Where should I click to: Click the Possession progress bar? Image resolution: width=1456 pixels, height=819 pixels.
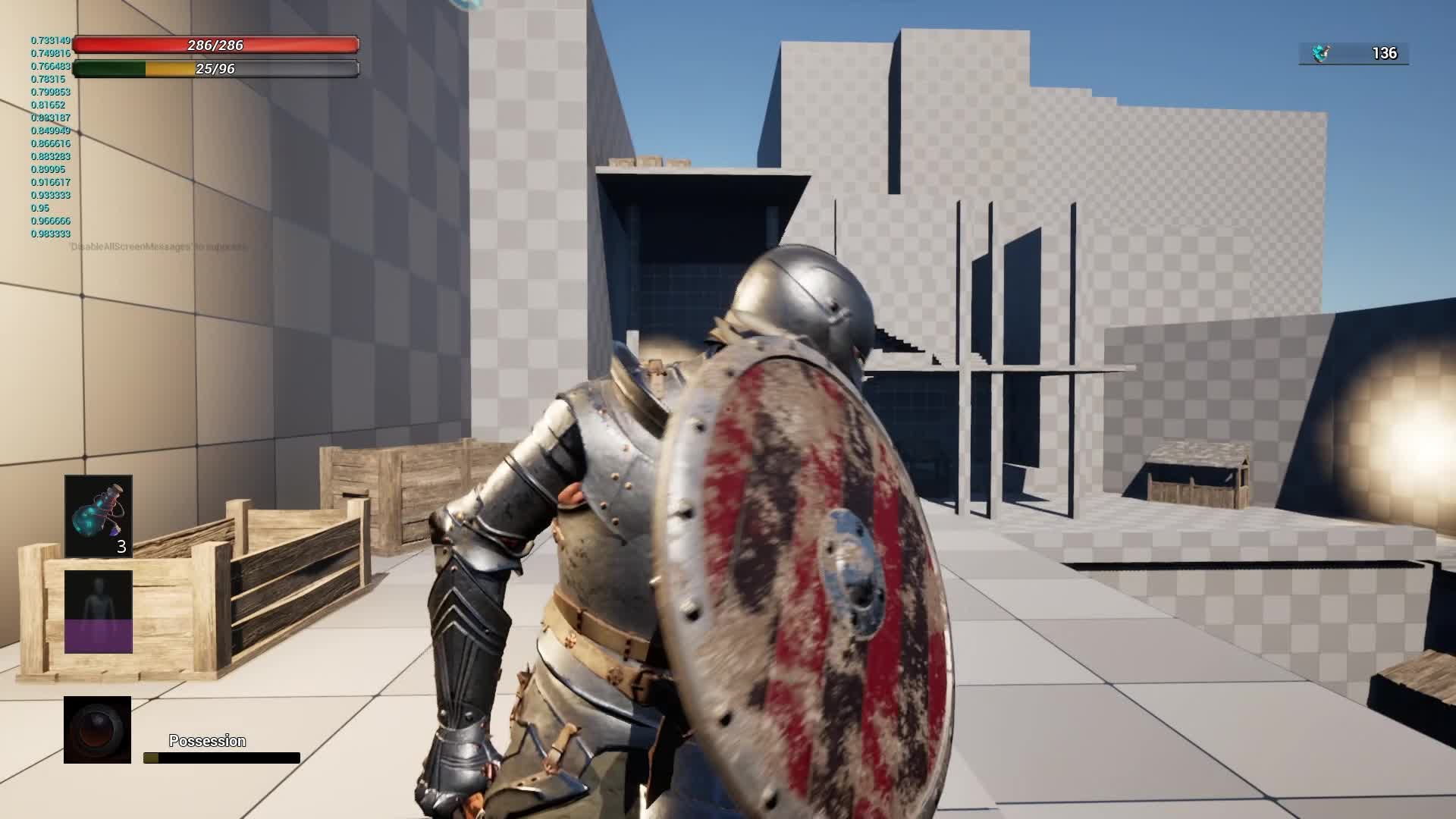[x=220, y=758]
